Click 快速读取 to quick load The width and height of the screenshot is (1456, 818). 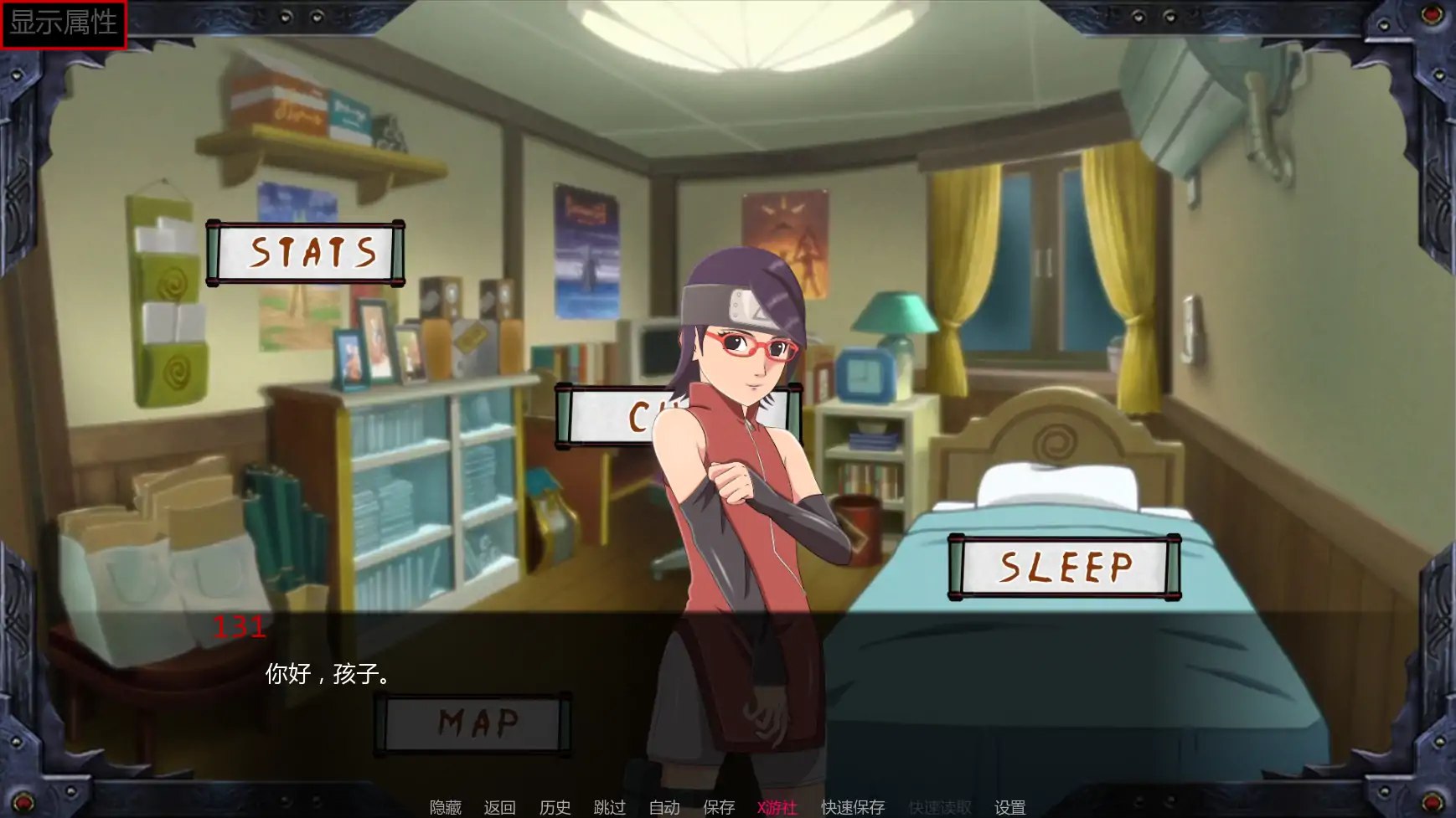tap(938, 807)
